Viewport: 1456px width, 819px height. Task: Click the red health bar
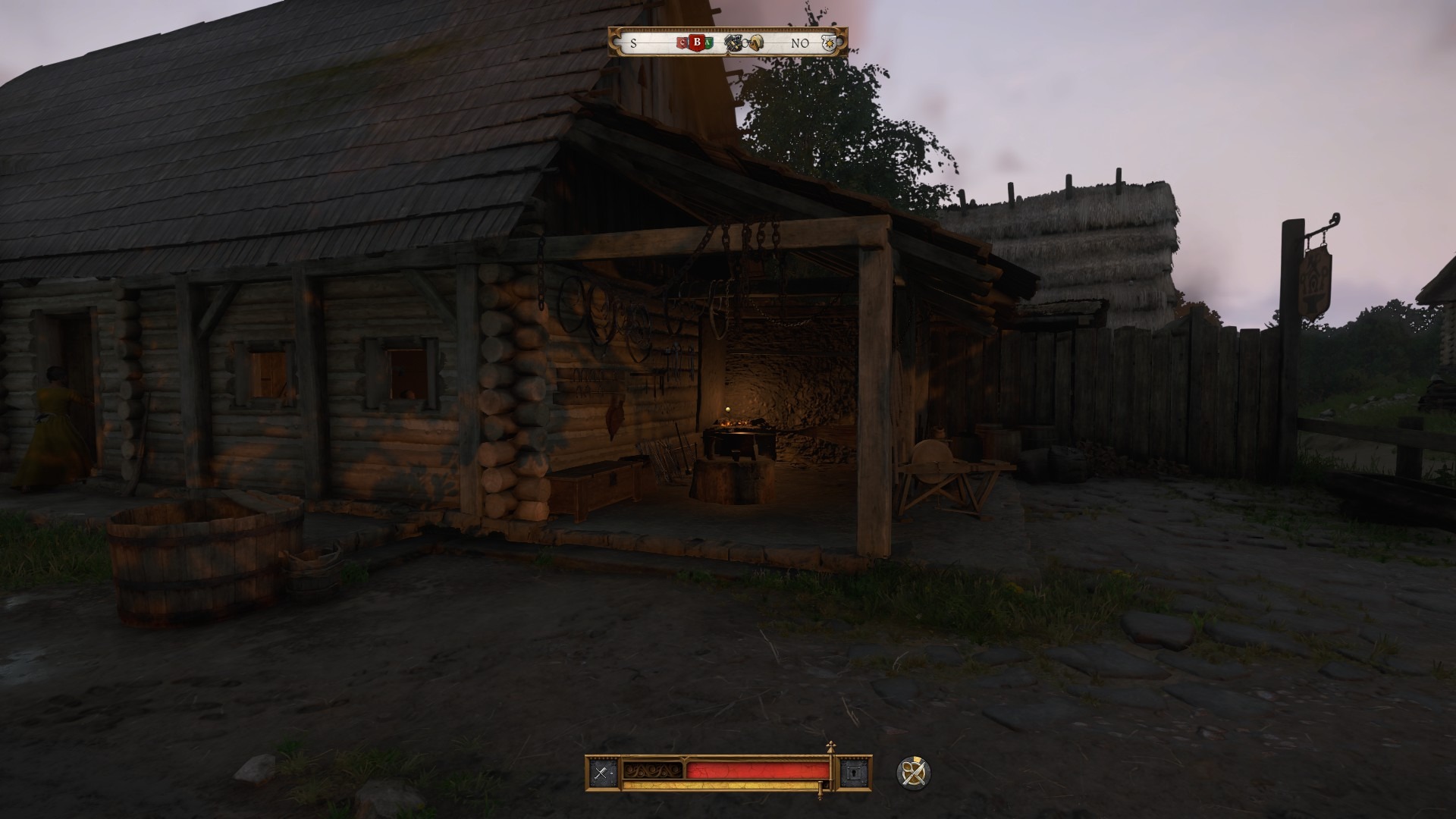pos(758,770)
